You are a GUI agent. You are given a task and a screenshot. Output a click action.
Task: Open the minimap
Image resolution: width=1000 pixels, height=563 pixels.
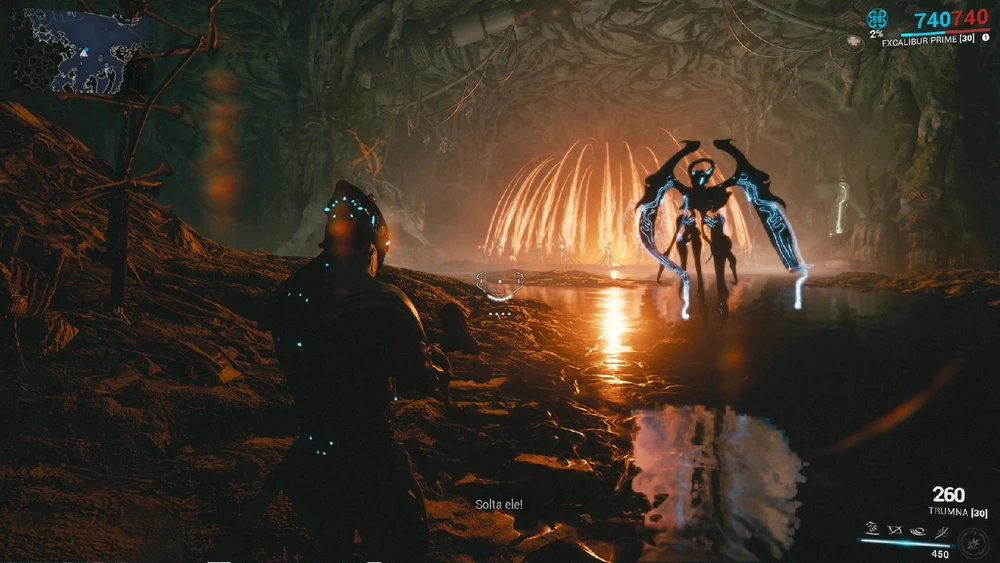pyautogui.click(x=82, y=49)
